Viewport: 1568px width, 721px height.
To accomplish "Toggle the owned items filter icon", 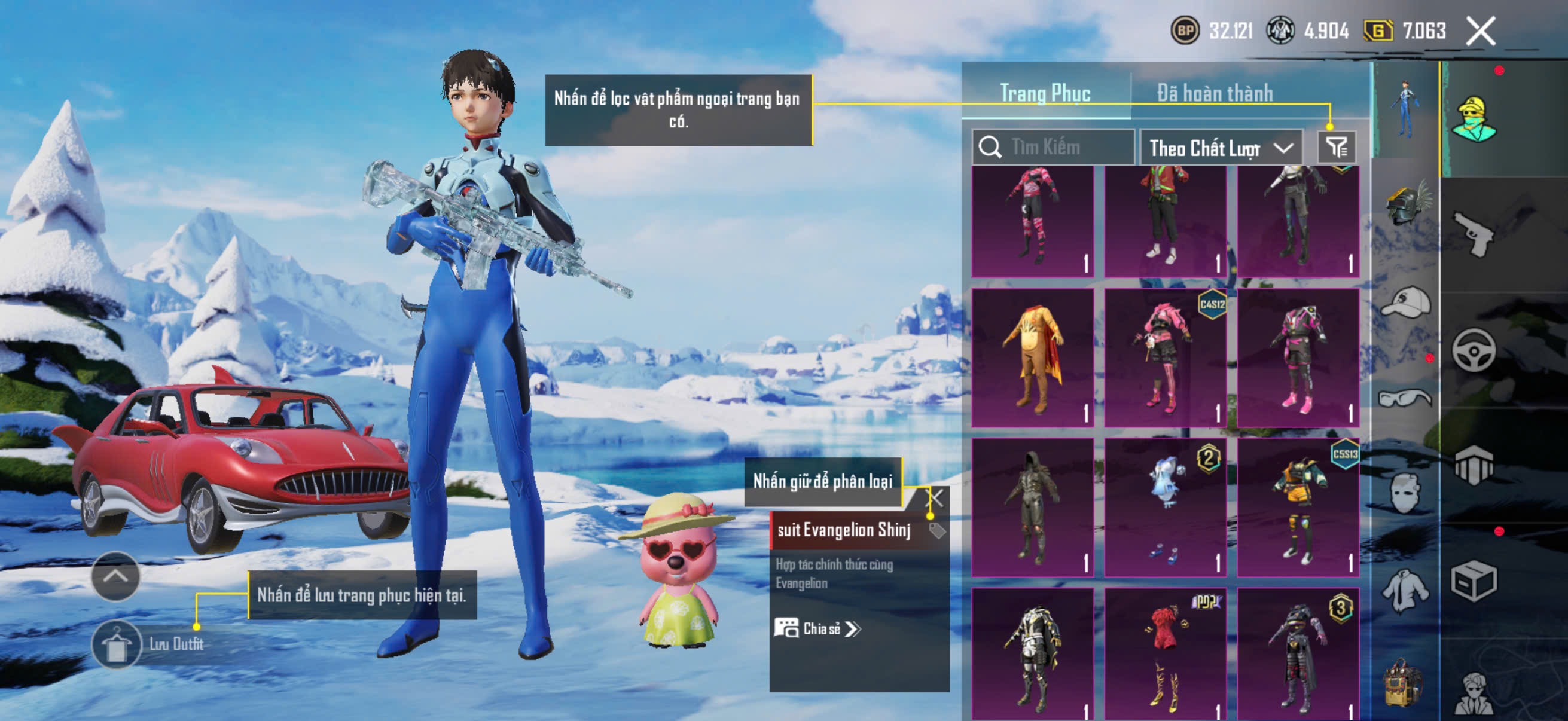I will [1336, 147].
